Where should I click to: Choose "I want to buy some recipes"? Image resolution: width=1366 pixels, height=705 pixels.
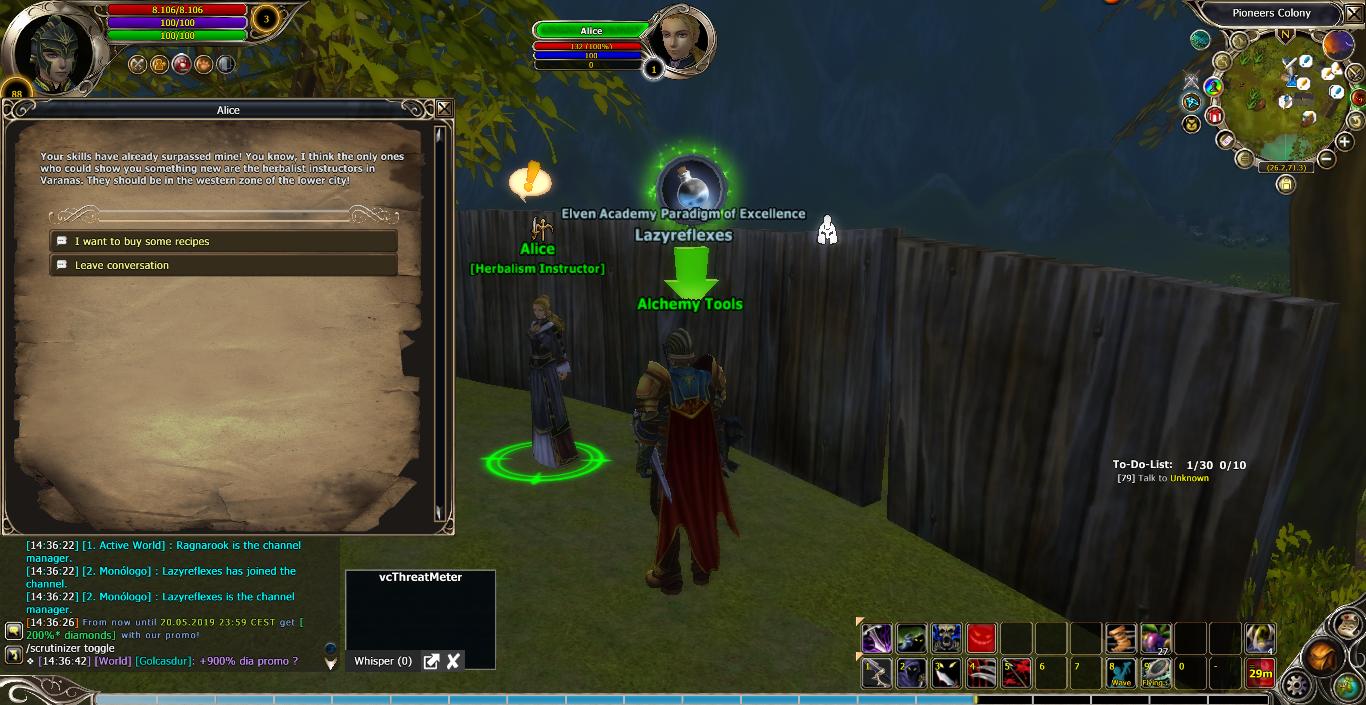(x=223, y=241)
